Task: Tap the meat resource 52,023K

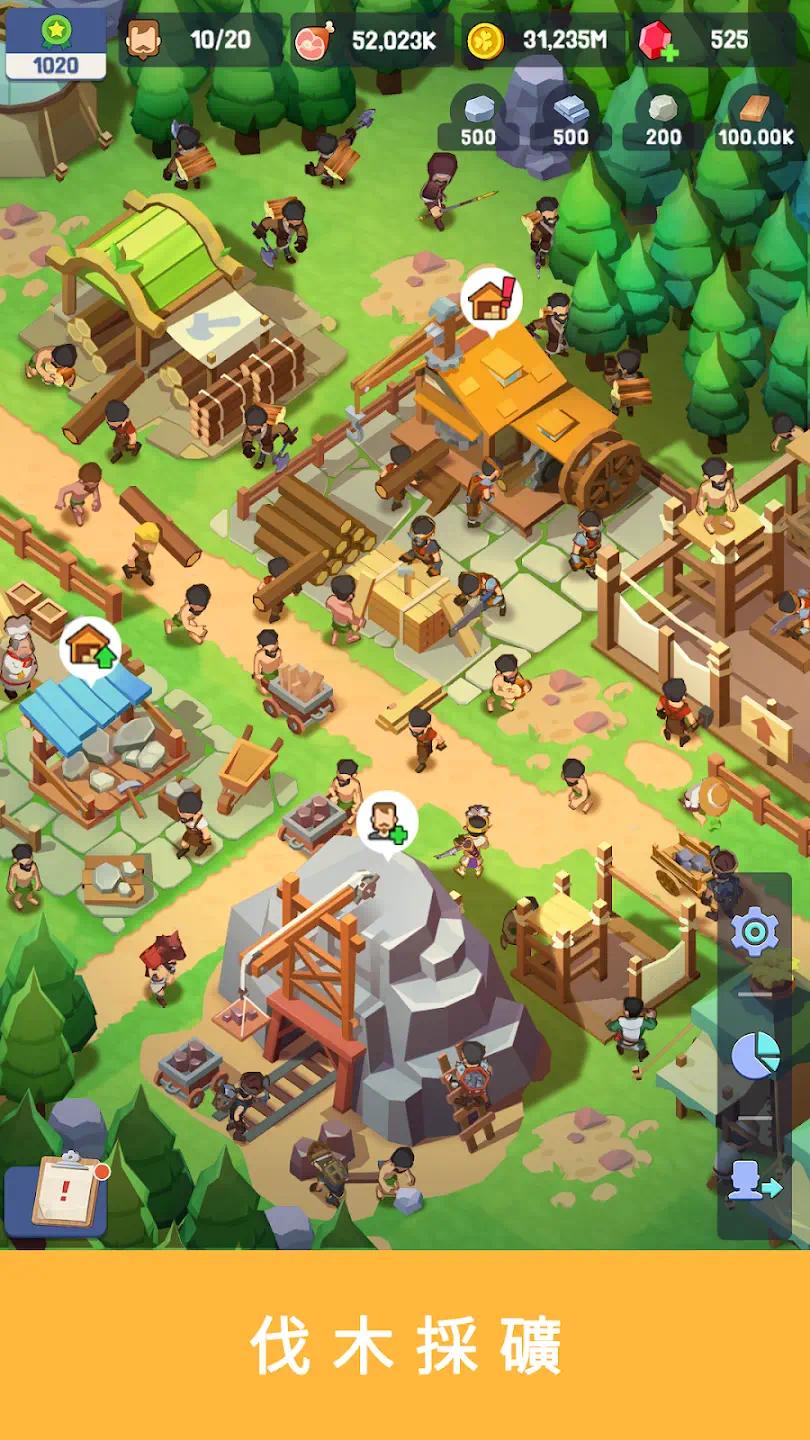Action: pyautogui.click(x=366, y=40)
